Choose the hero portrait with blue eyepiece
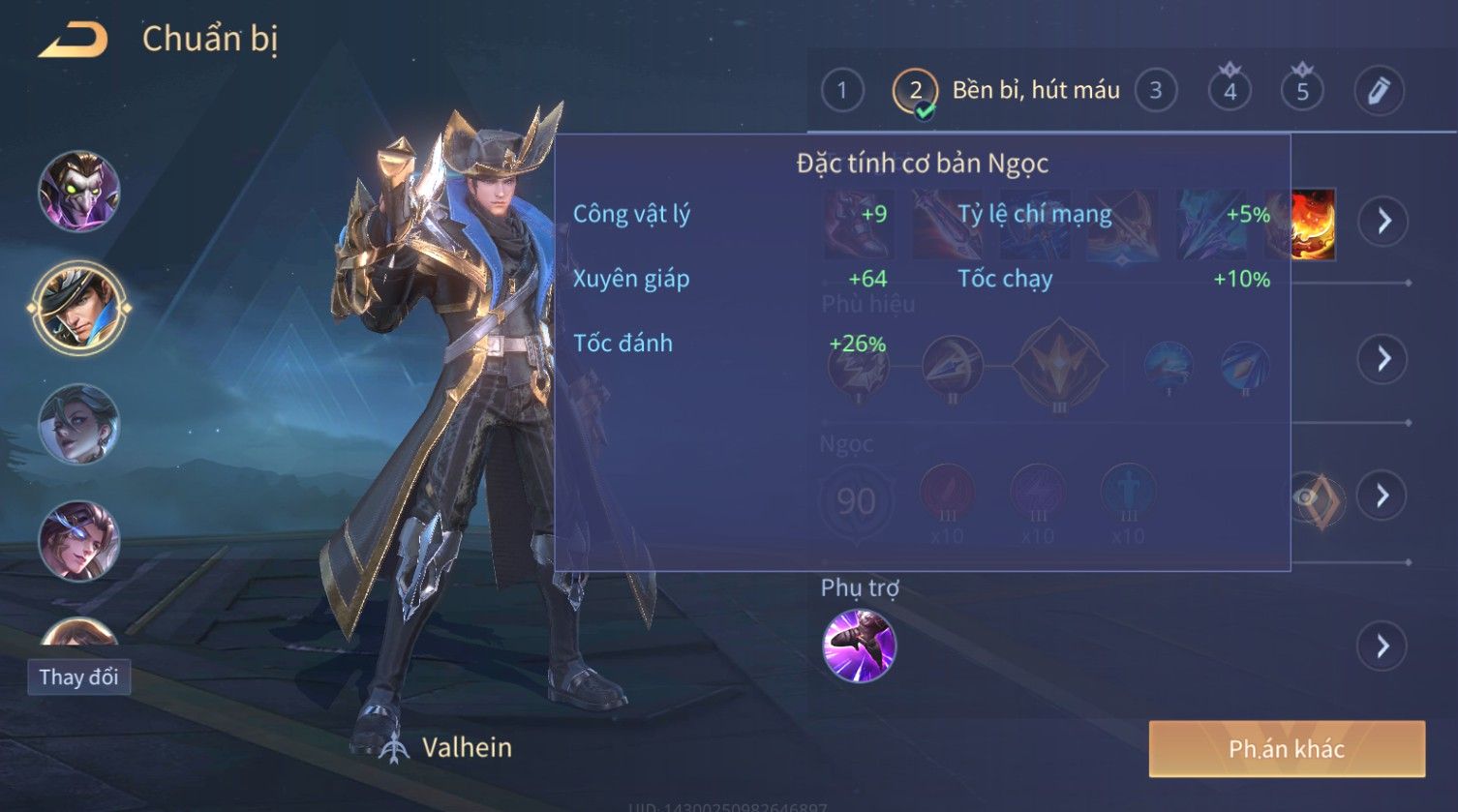The height and width of the screenshot is (812, 1458). tap(79, 540)
